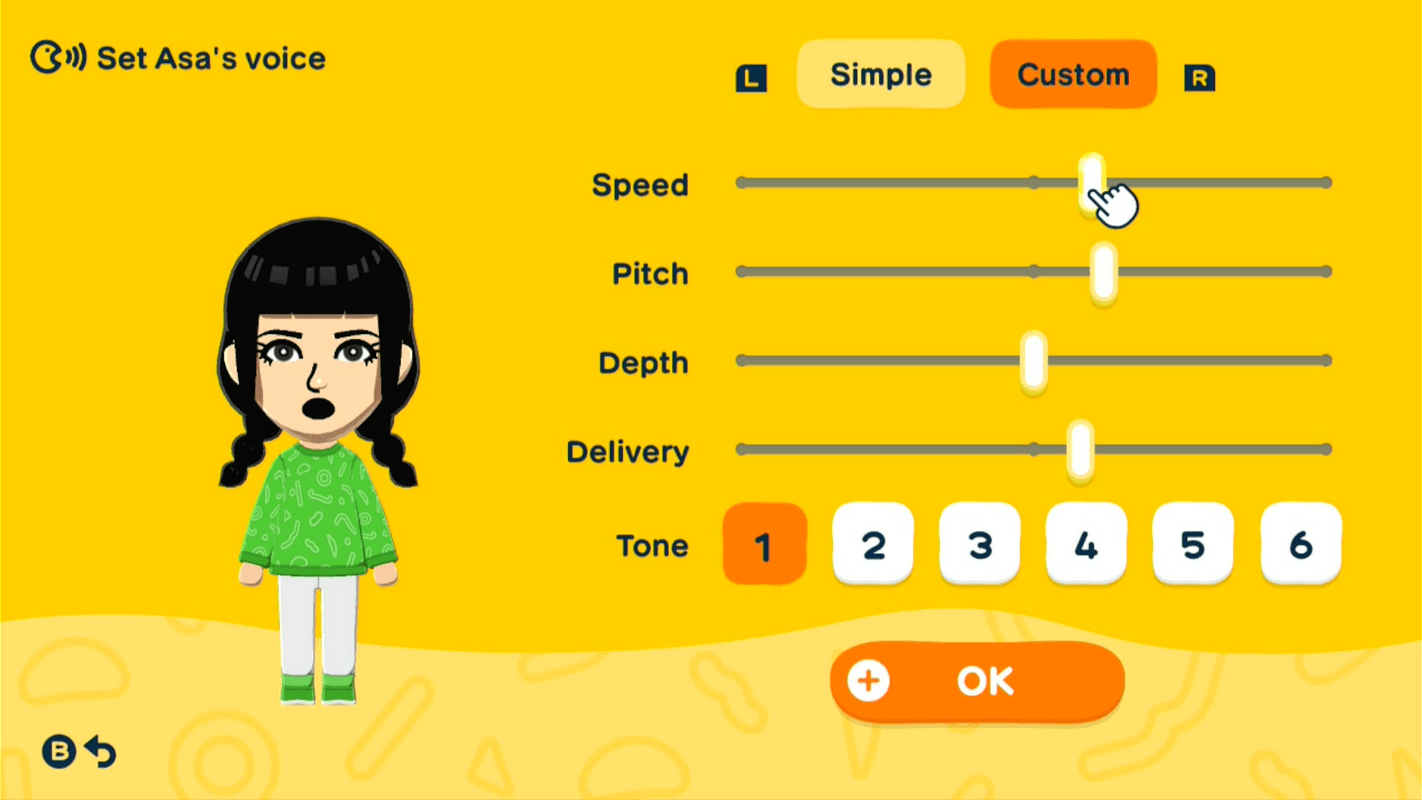Switch to the Simple voice tab
Viewport: 1422px width, 800px height.
tap(880, 74)
